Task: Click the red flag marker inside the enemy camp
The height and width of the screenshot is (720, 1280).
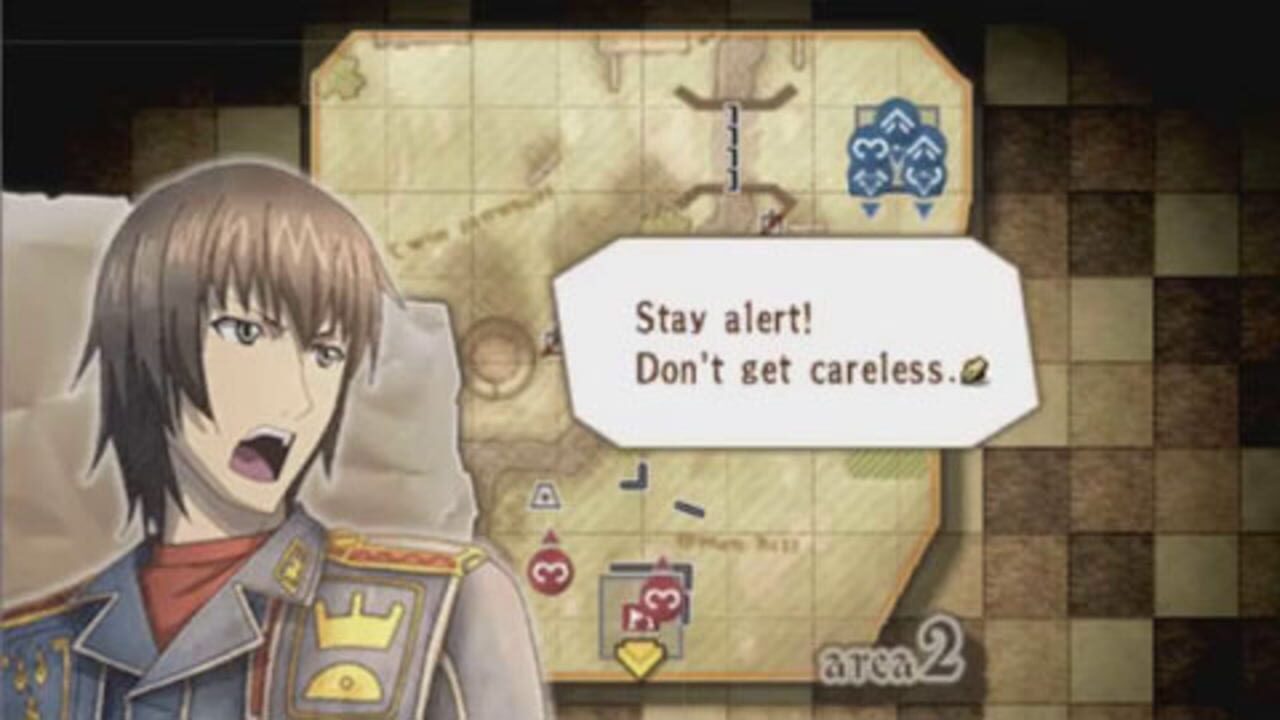Action: (638, 617)
